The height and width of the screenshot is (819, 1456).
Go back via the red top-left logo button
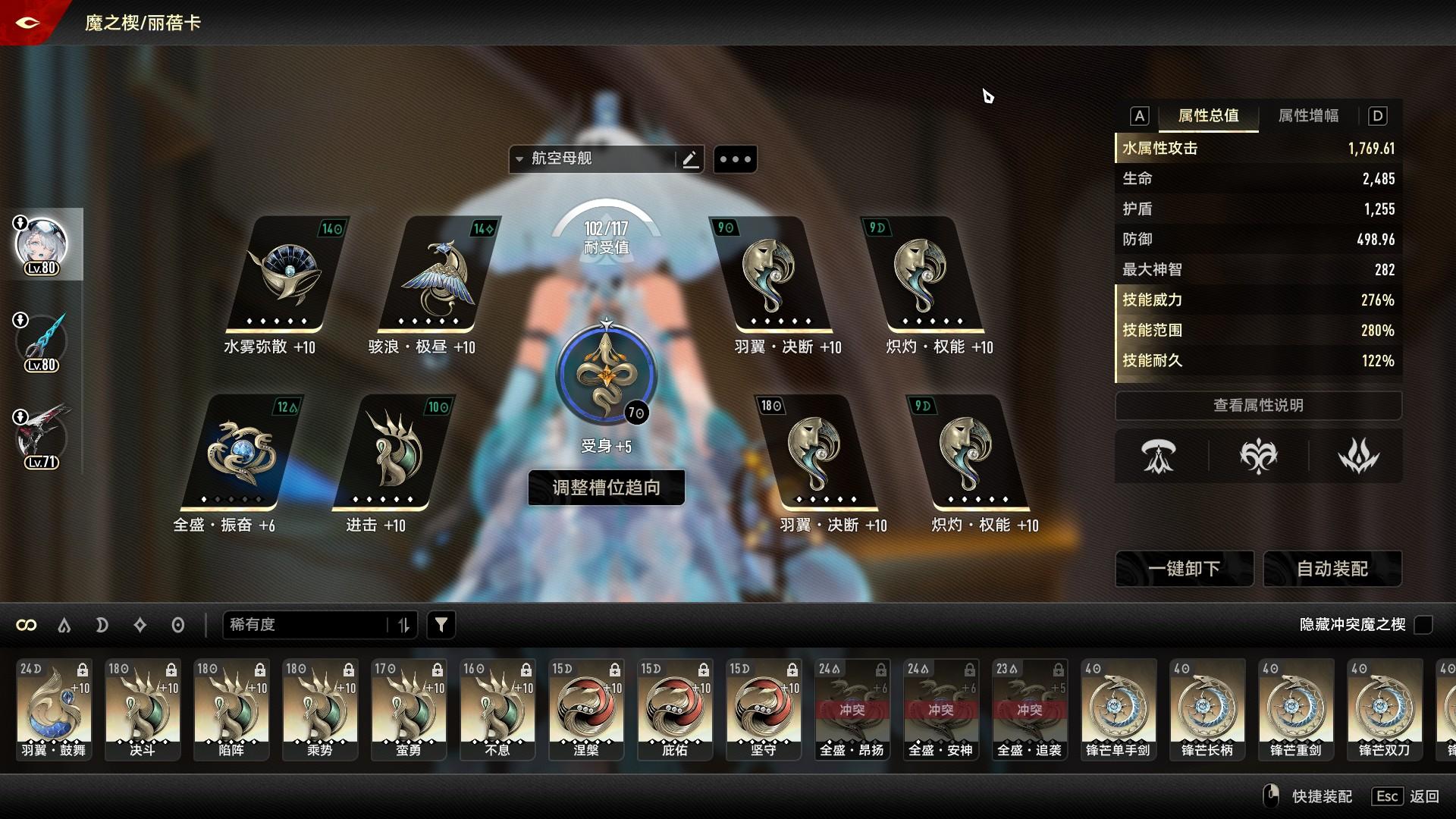28,23
